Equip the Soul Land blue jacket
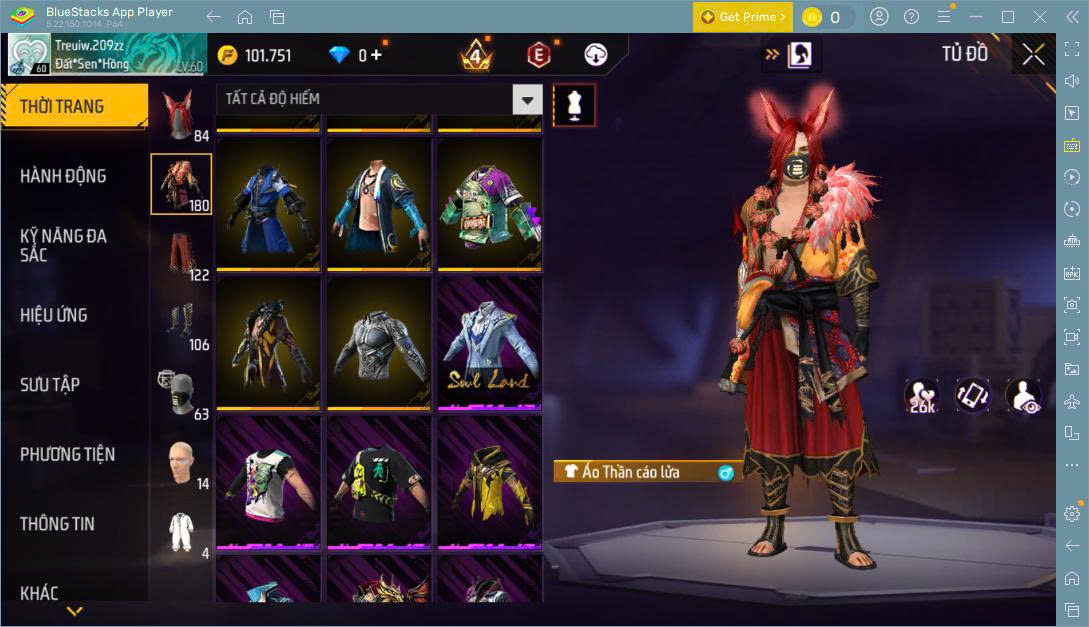 point(490,343)
